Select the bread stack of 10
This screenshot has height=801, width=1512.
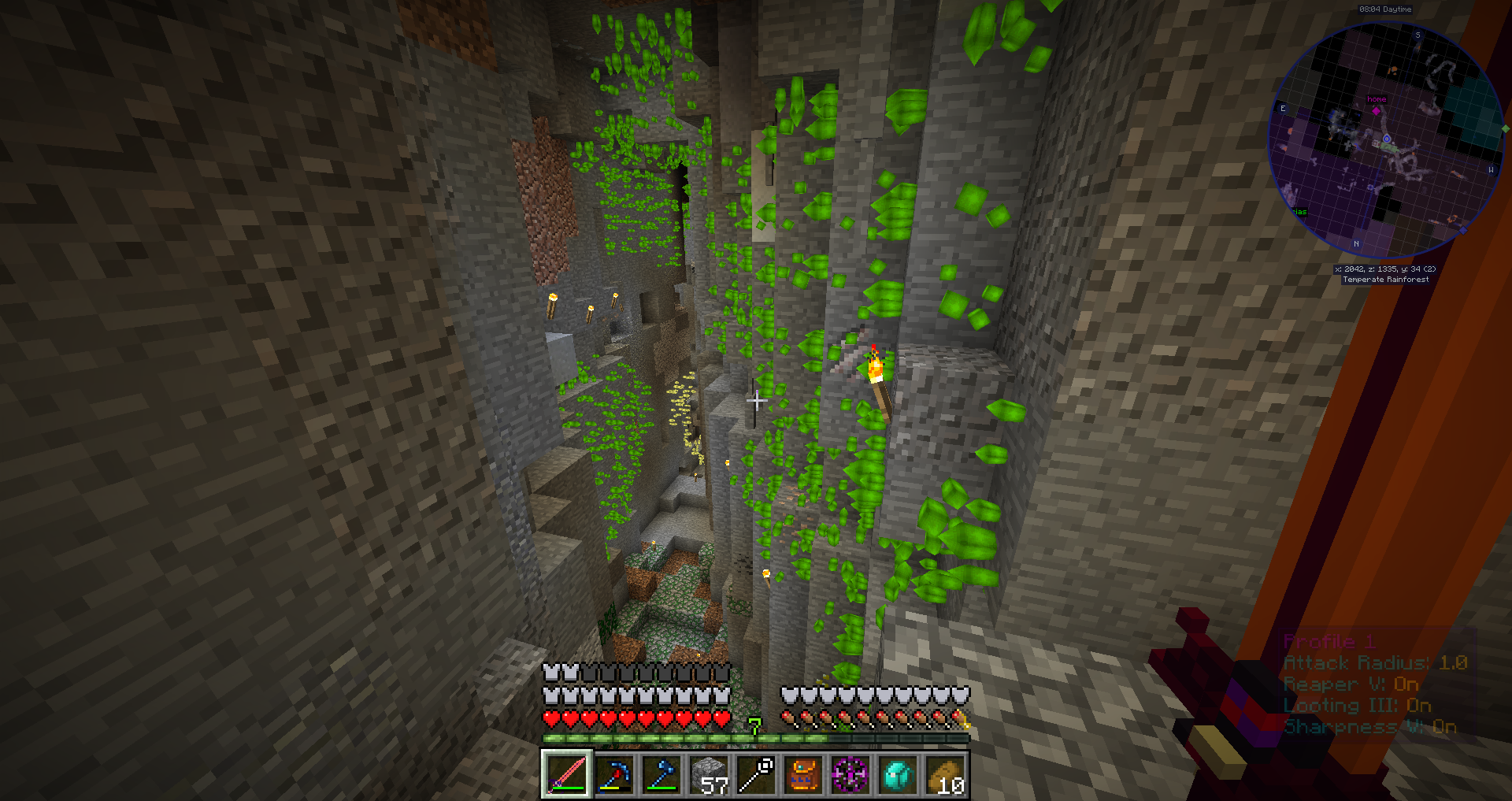tap(944, 774)
